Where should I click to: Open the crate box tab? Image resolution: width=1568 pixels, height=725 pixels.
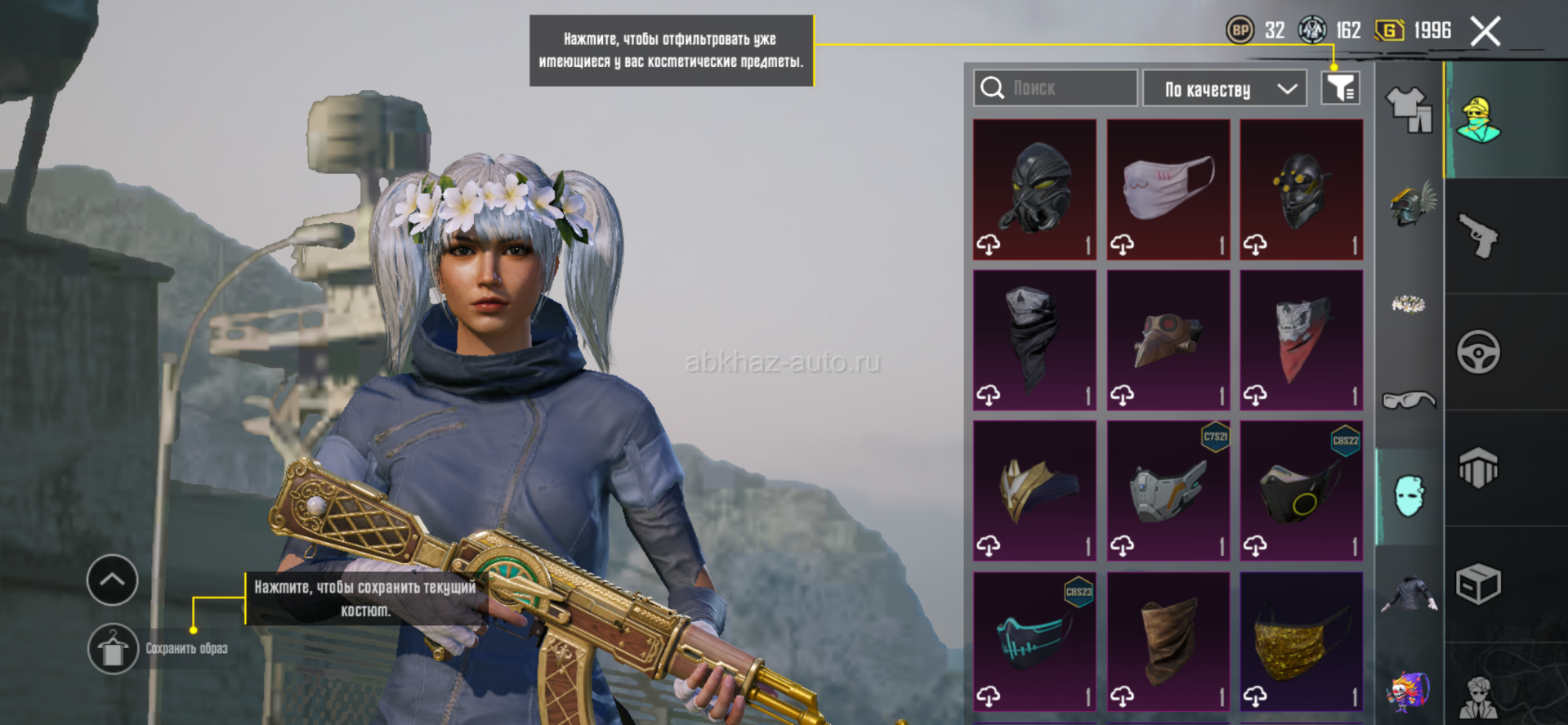[1478, 584]
